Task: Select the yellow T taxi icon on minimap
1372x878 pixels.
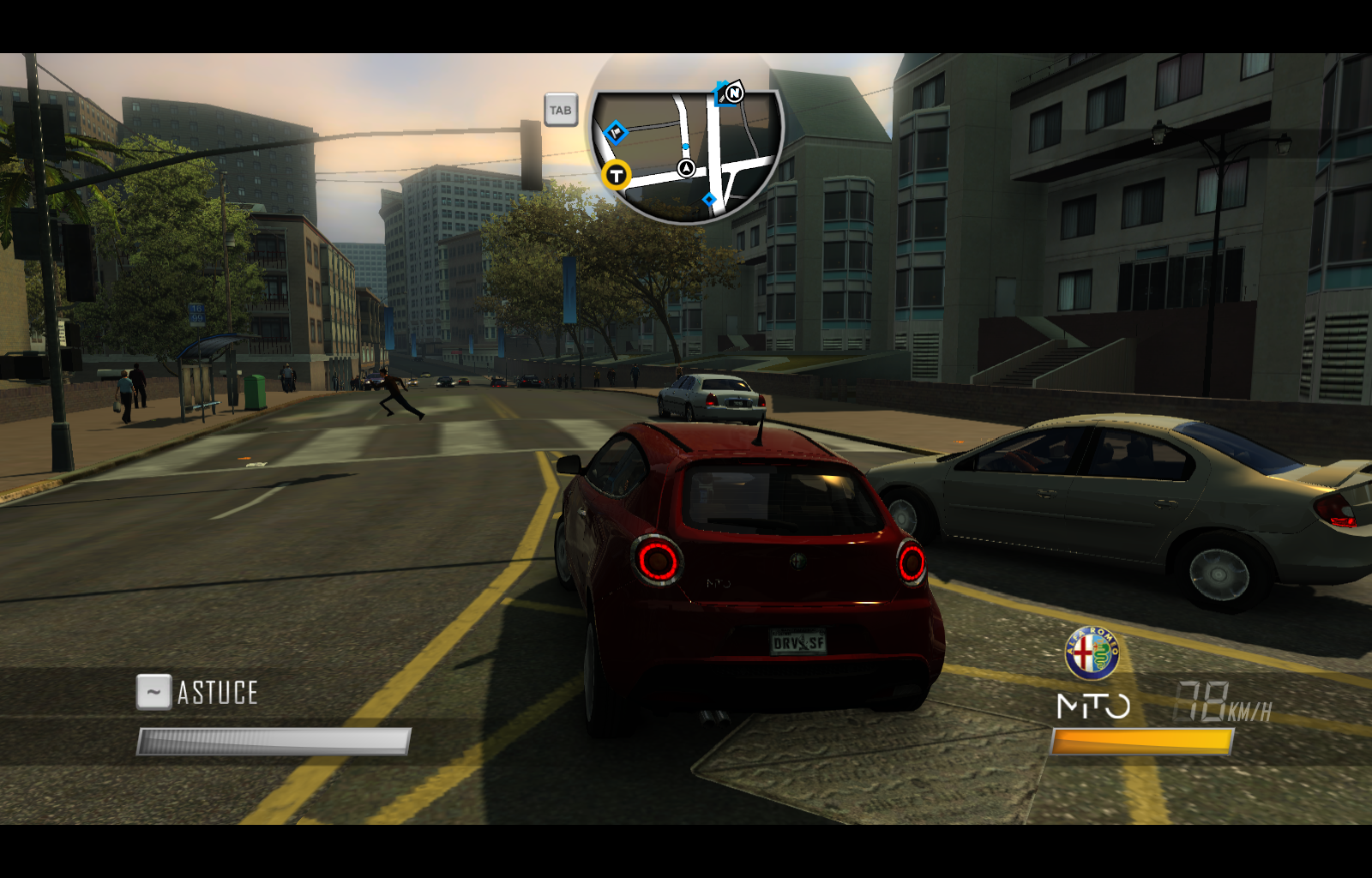Action: tap(616, 173)
